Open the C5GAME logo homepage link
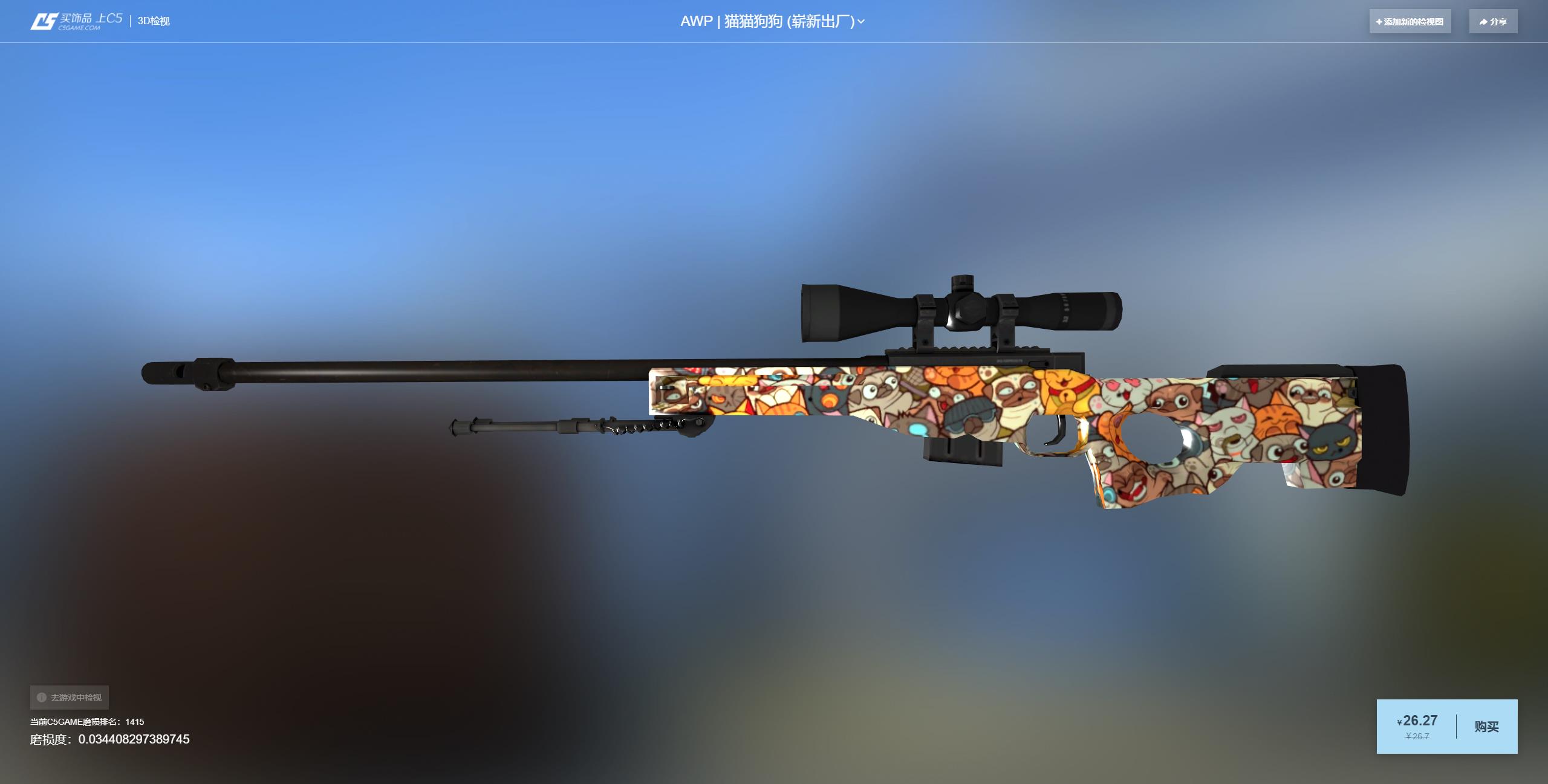Screen dimensions: 1548x784 76,21
